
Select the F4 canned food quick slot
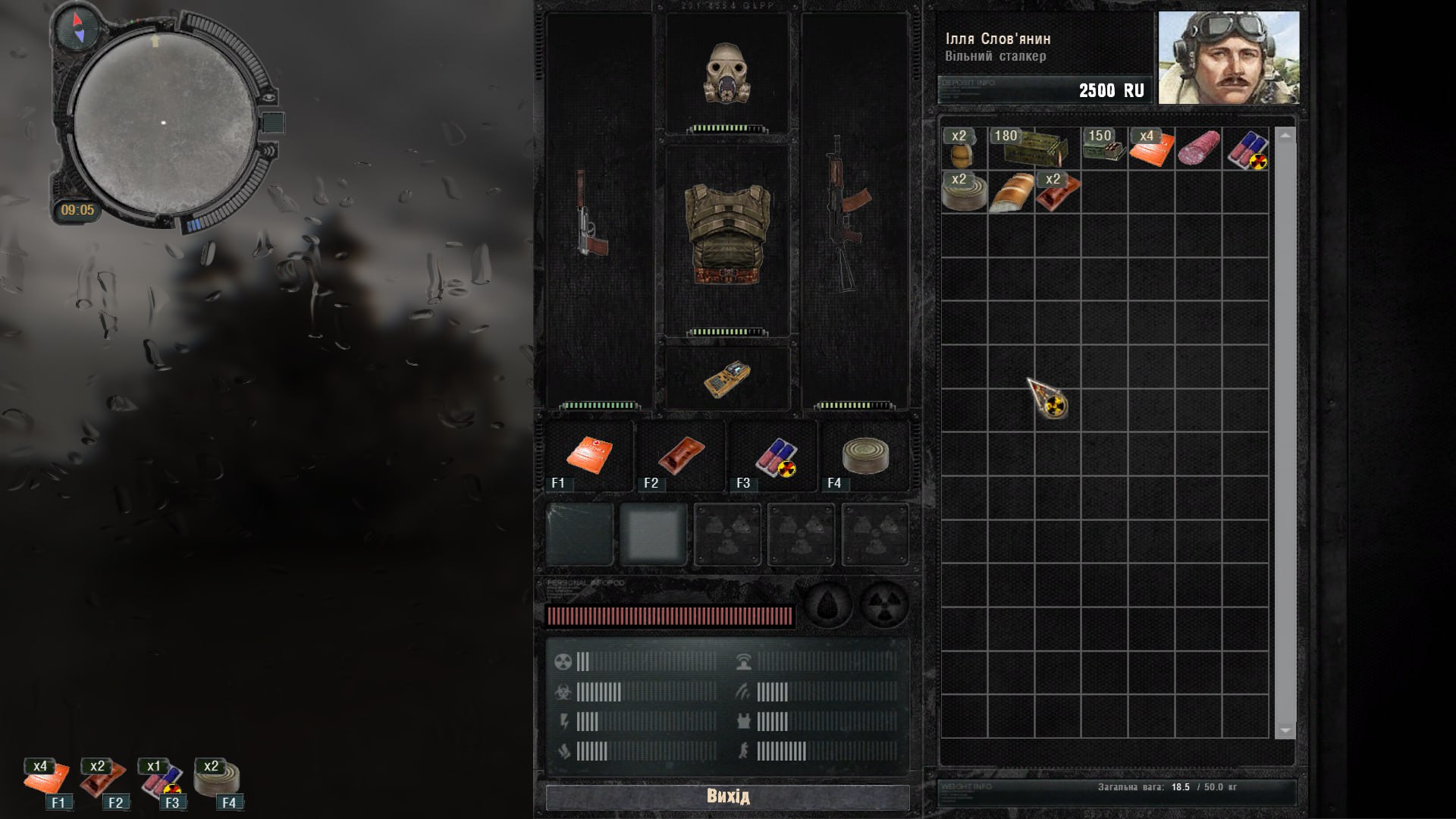pyautogui.click(x=864, y=456)
